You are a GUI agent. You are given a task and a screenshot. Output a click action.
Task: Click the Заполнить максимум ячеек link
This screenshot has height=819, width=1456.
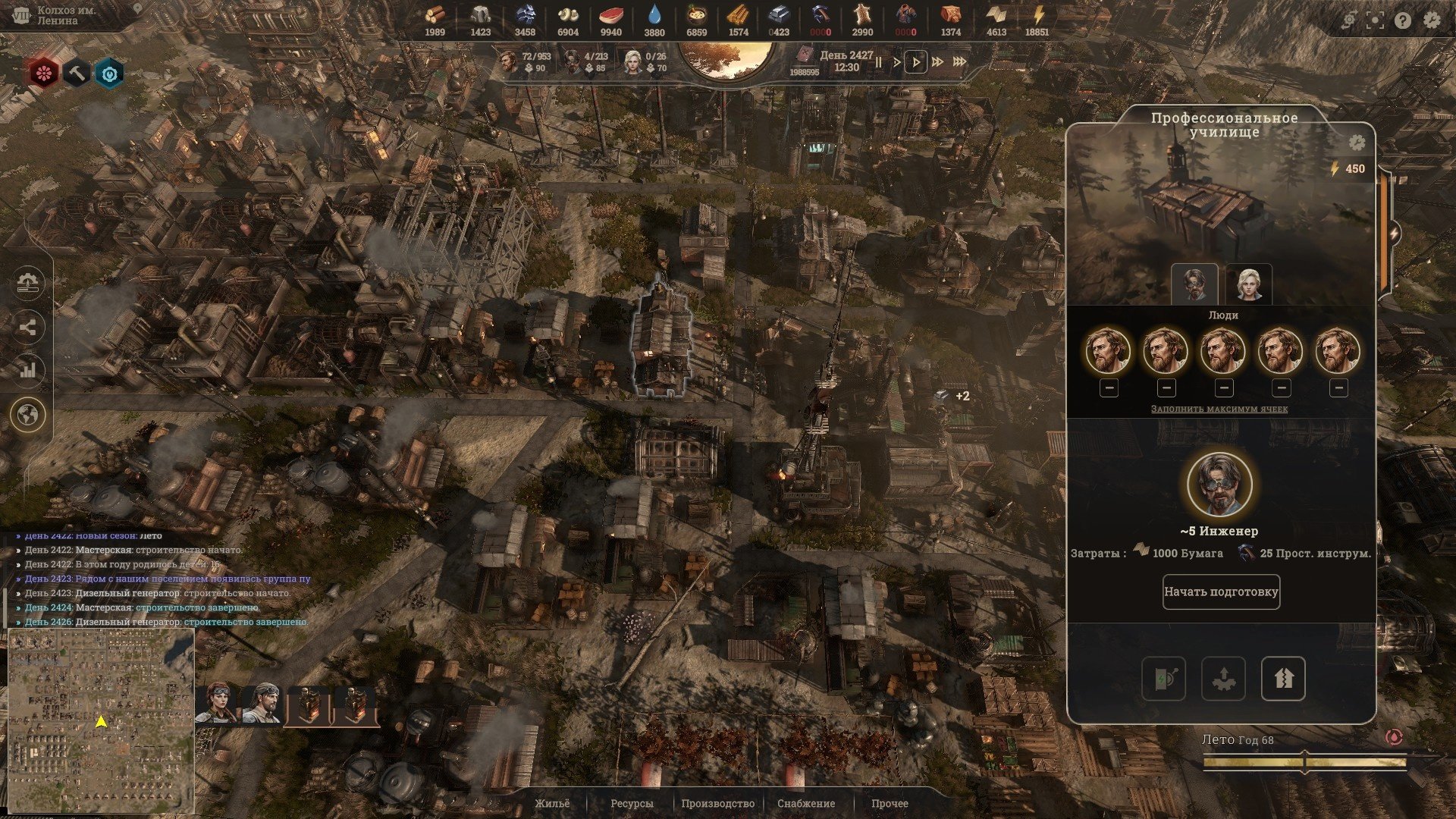click(x=1219, y=409)
